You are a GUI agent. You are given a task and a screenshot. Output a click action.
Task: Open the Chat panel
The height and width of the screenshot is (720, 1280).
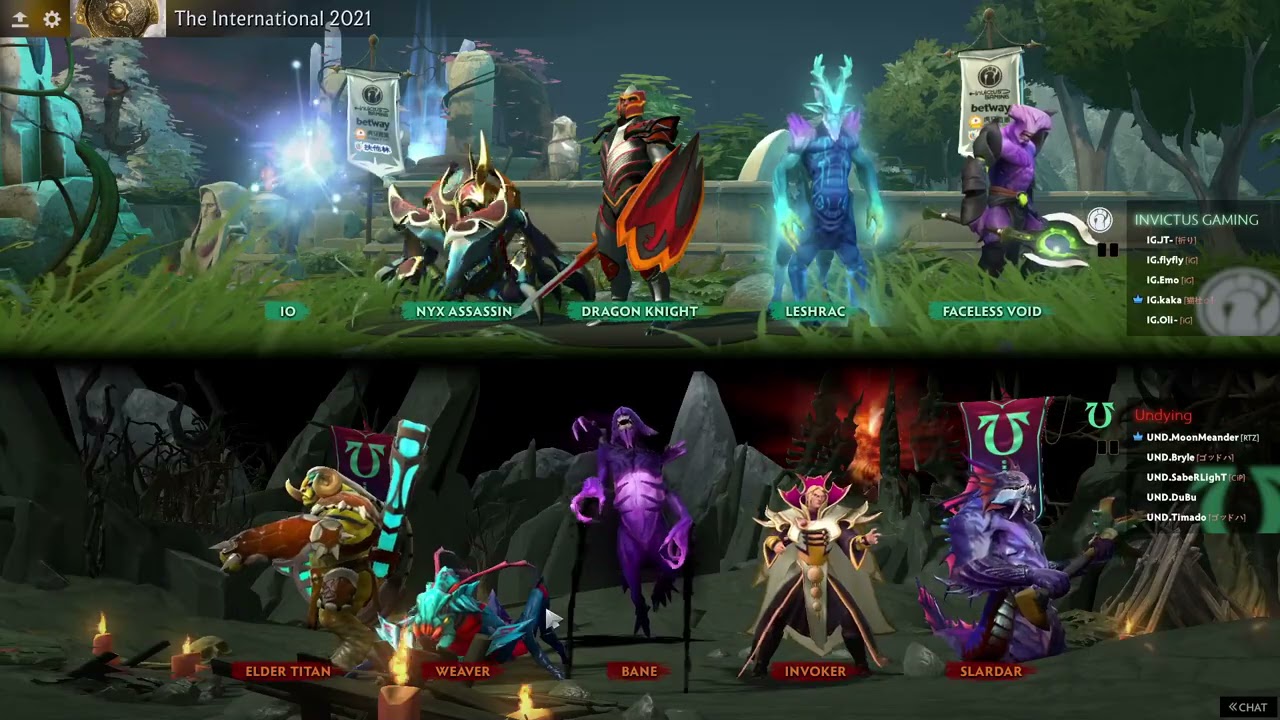tap(1247, 707)
